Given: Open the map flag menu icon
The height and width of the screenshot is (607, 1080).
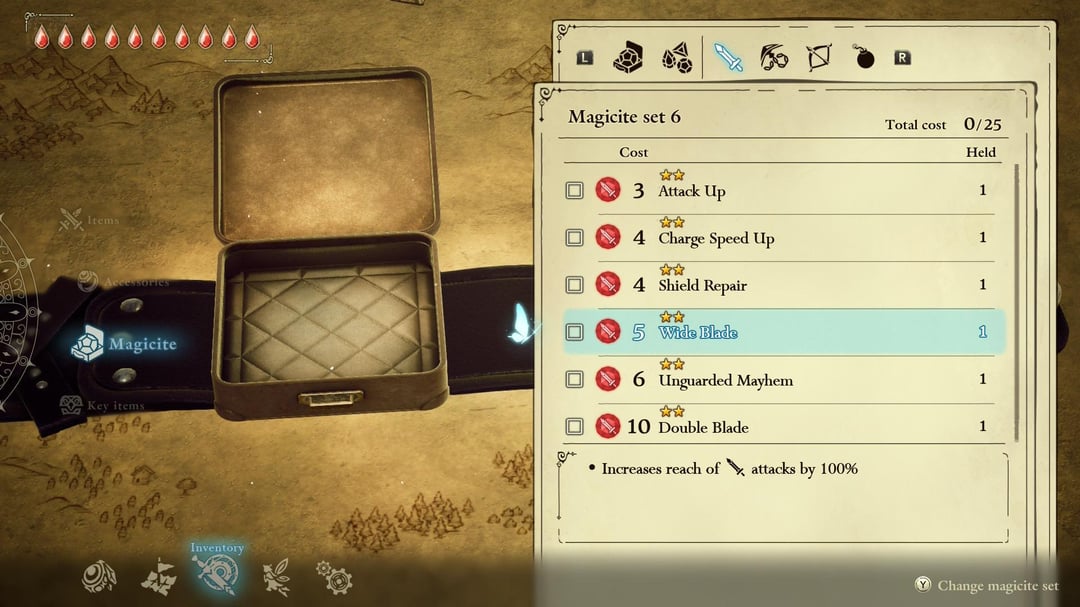Looking at the screenshot, I should point(158,577).
